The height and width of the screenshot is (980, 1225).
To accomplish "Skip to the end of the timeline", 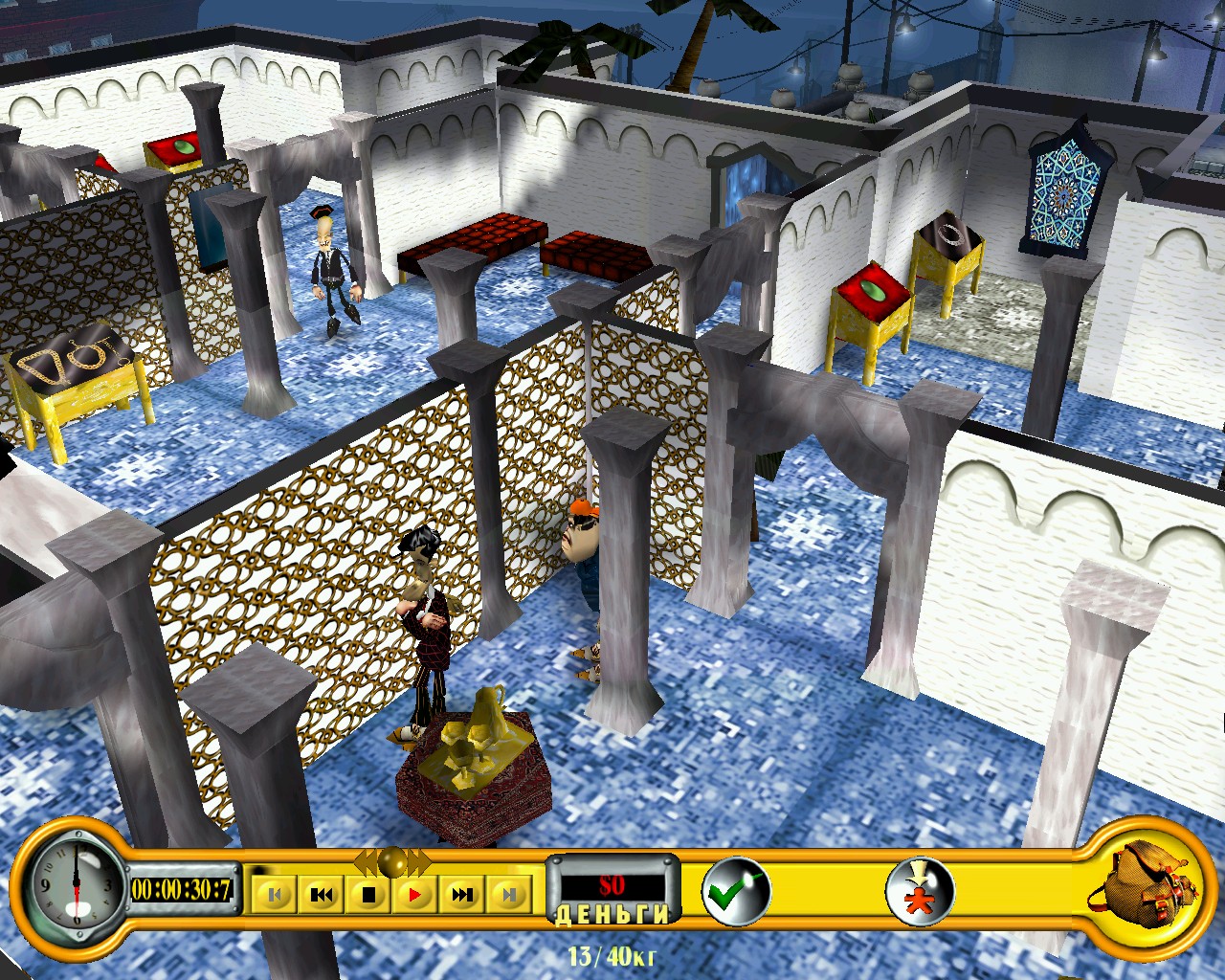I will (x=509, y=895).
